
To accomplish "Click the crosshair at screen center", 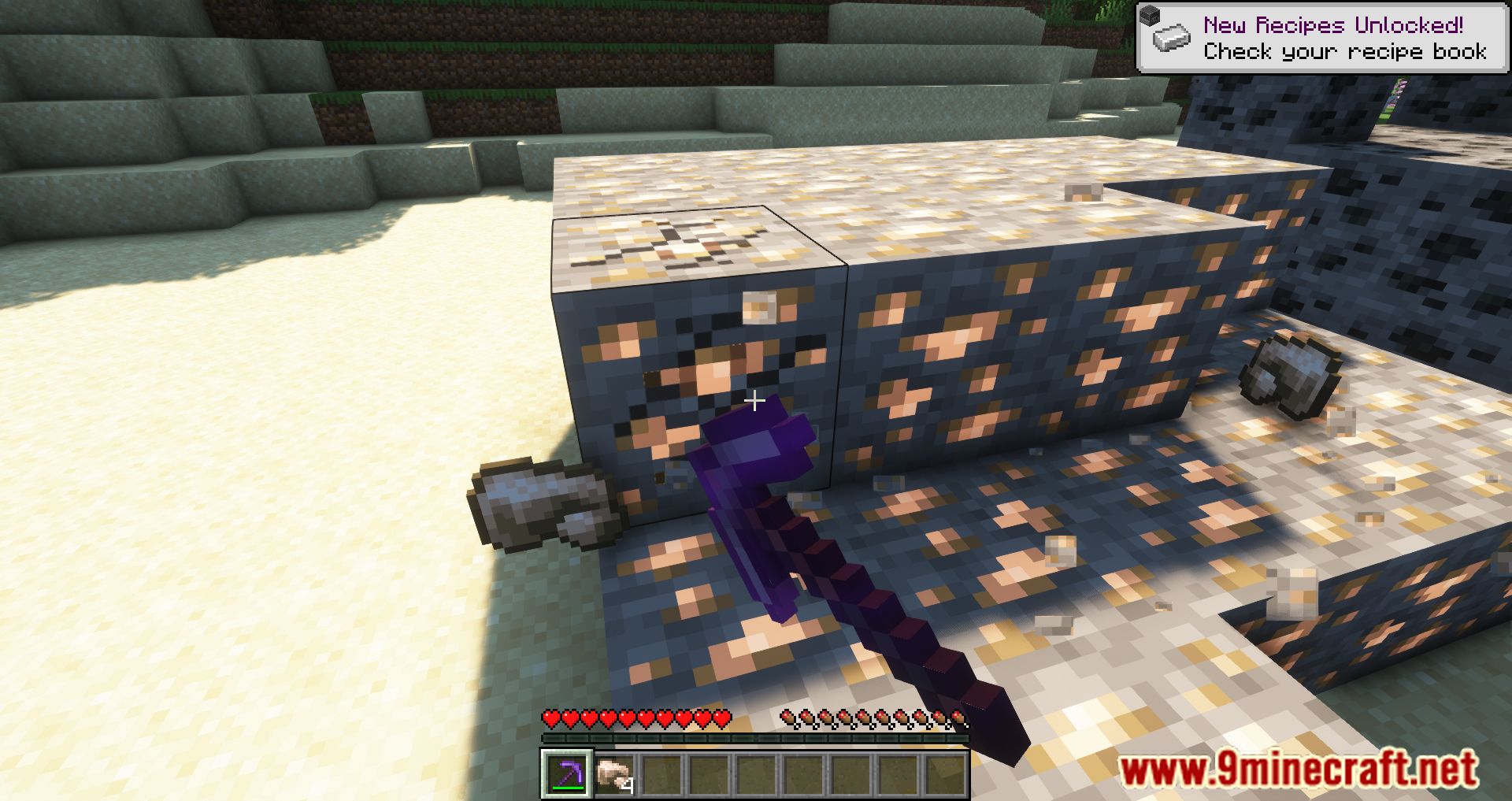I will pos(756,400).
